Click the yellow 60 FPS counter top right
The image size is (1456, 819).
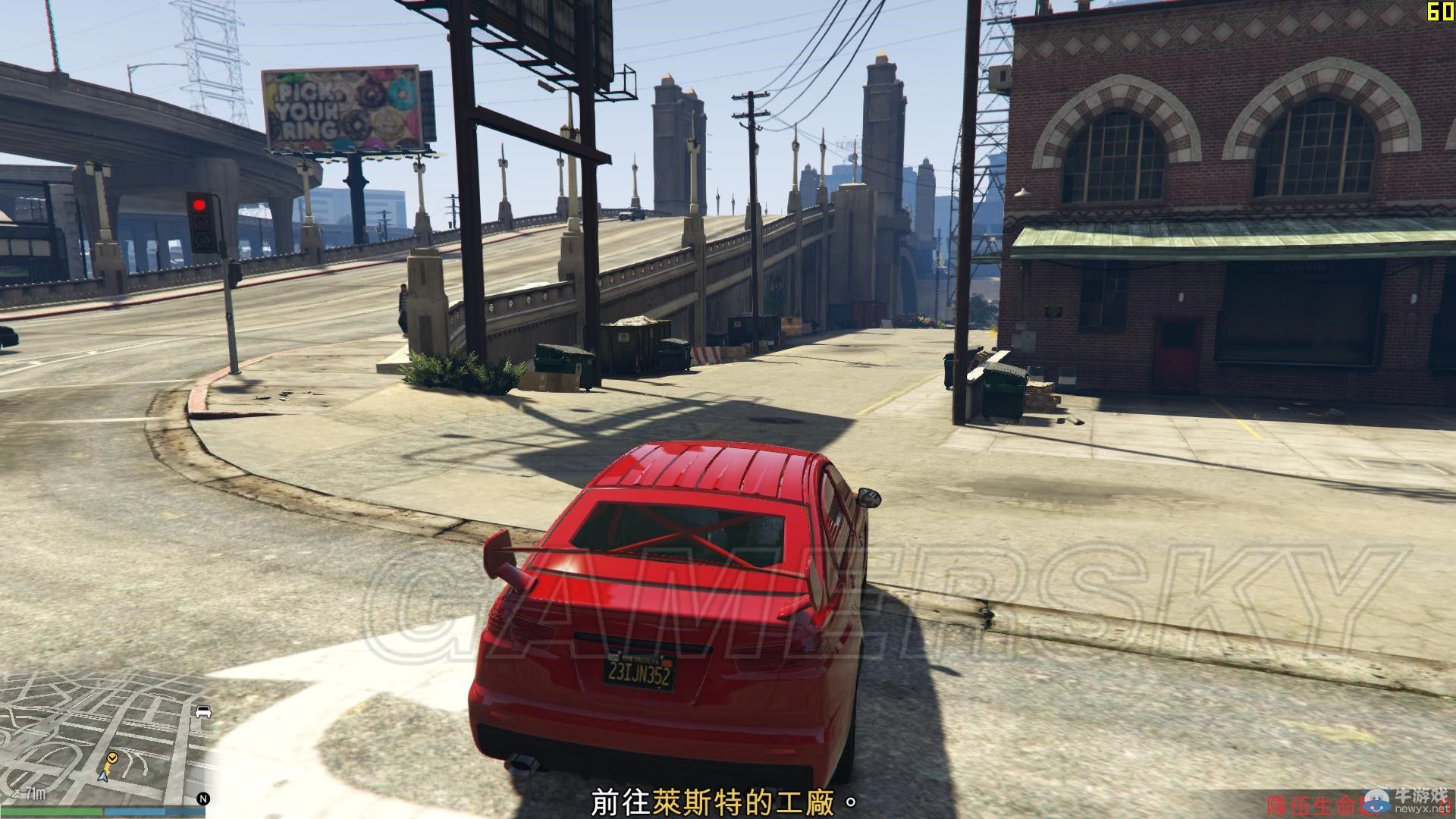click(1442, 11)
